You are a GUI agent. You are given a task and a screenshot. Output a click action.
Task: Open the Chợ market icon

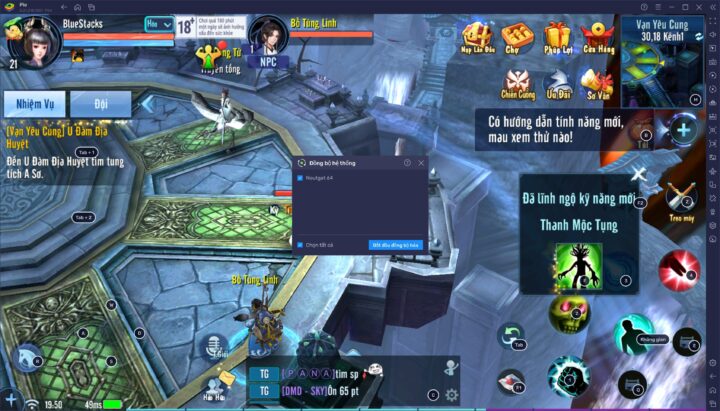[516, 38]
